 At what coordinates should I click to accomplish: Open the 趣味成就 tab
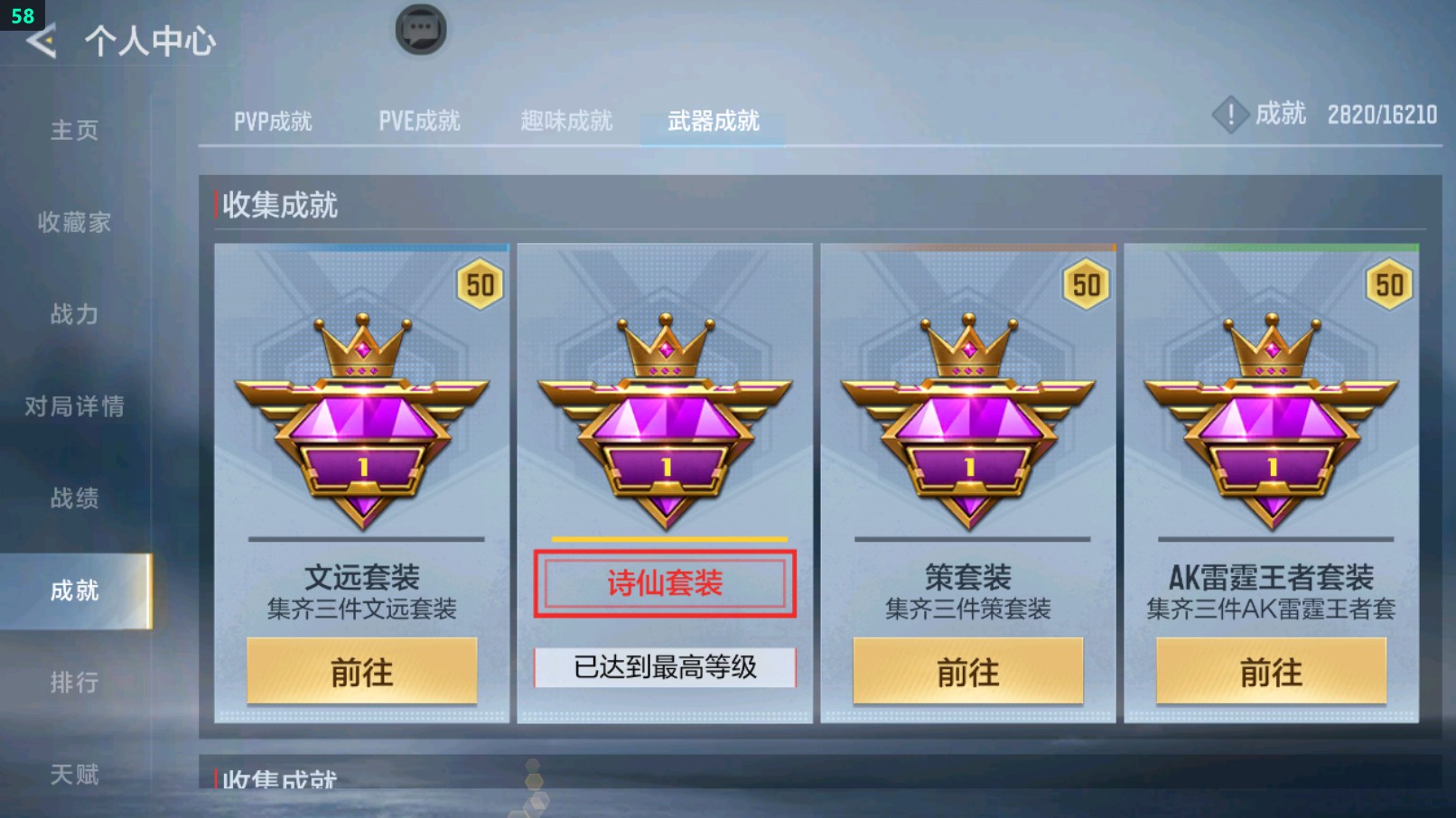click(565, 119)
